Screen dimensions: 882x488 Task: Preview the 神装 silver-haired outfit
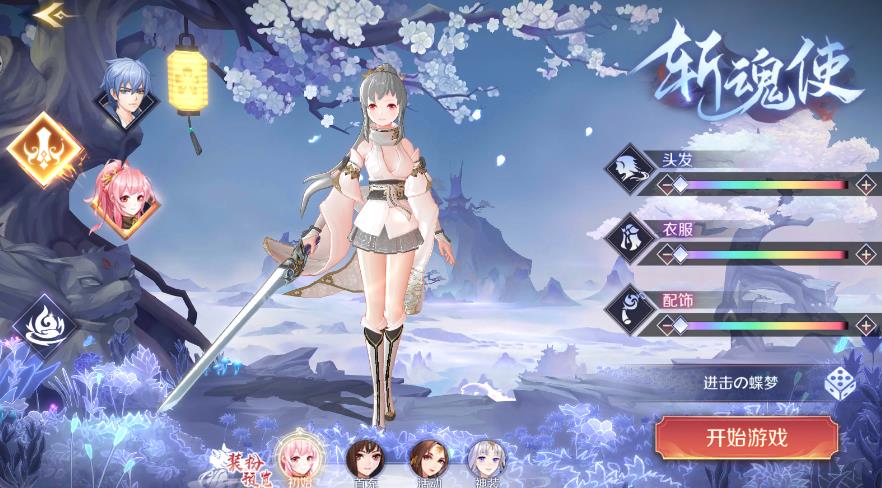[x=487, y=459]
